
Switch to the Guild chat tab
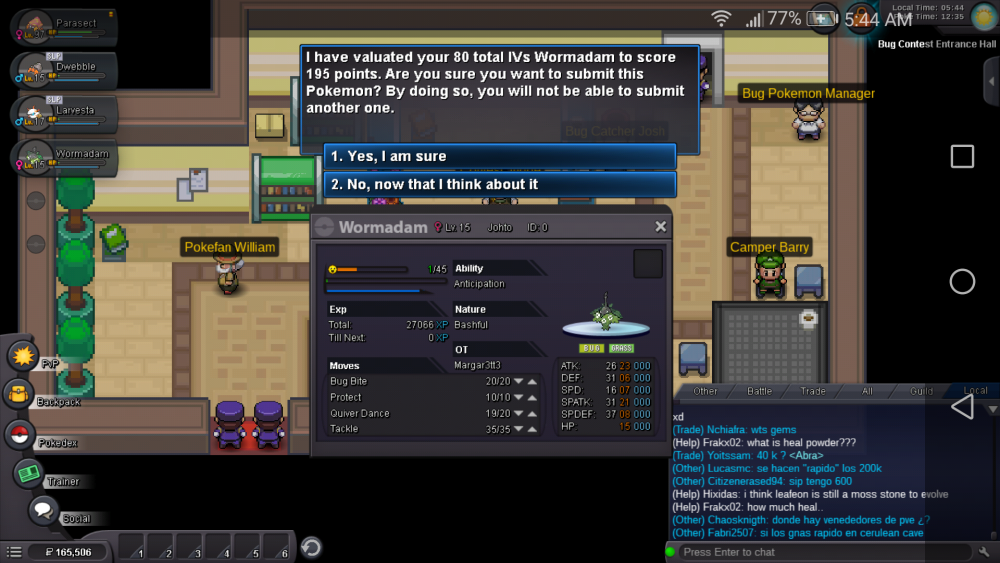coord(921,391)
